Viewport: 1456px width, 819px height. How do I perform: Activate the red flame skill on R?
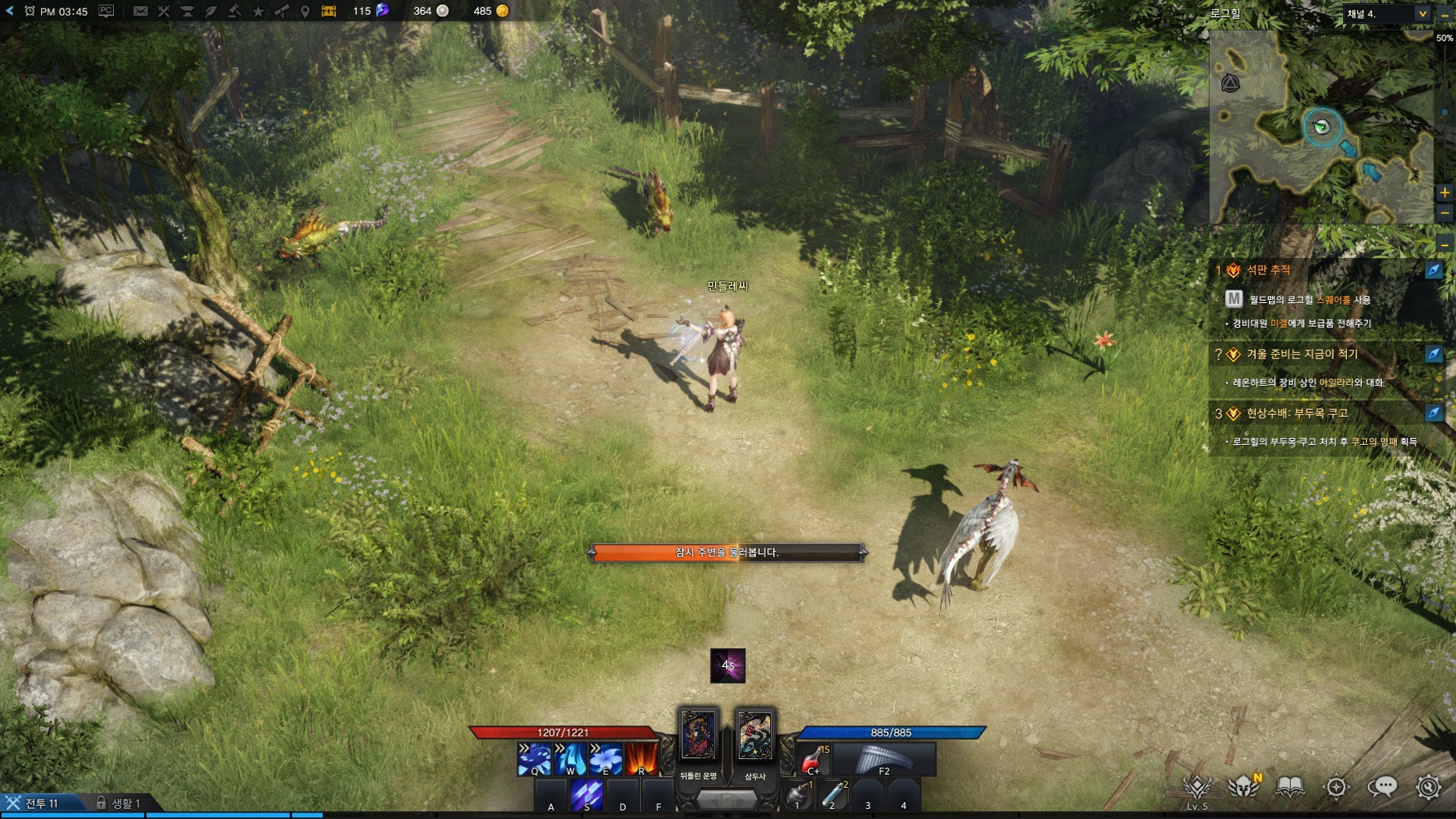(x=641, y=759)
